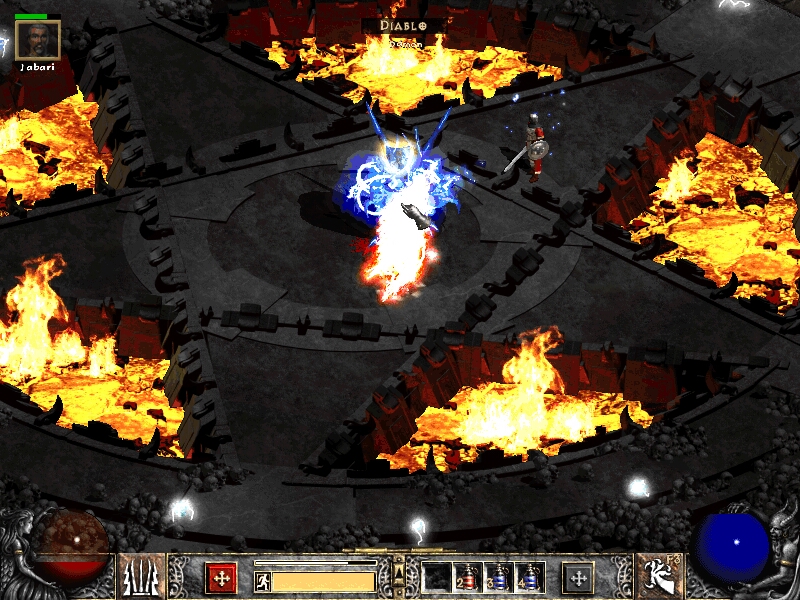This screenshot has height=600, width=800.
Task: Click the red new stats button
Action: point(221,578)
